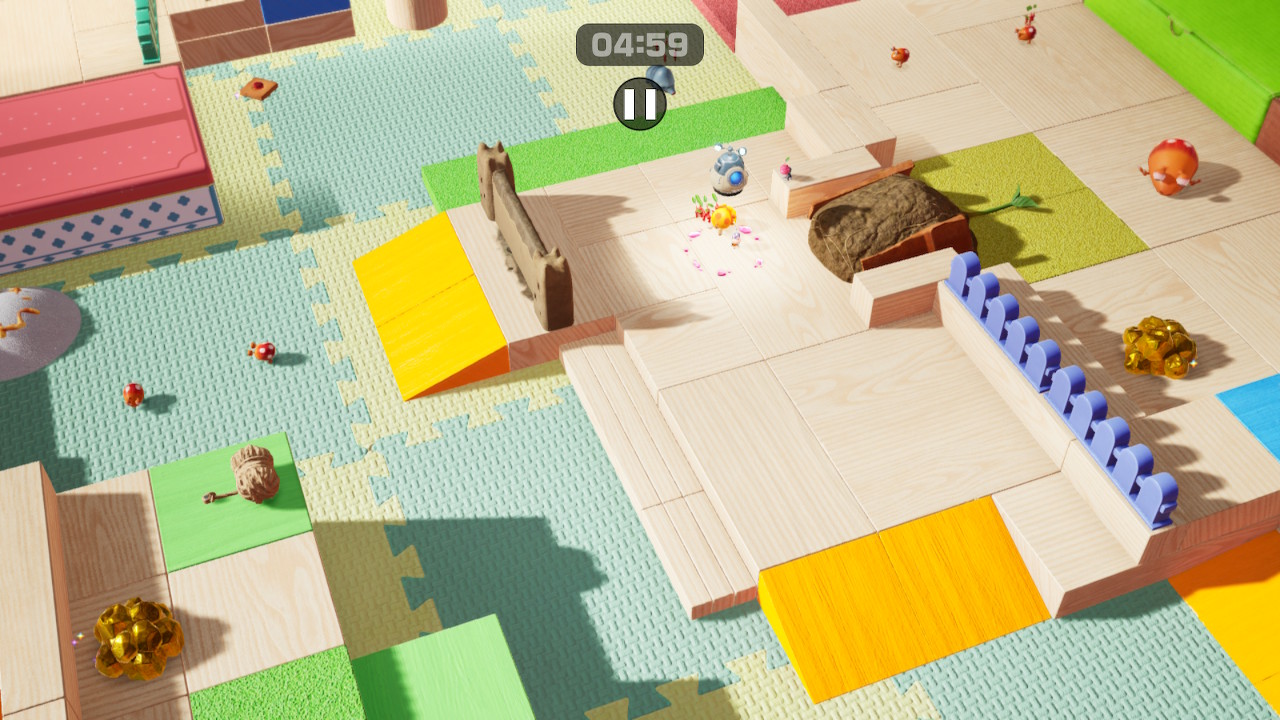Pause the game with the pause button

640,104
